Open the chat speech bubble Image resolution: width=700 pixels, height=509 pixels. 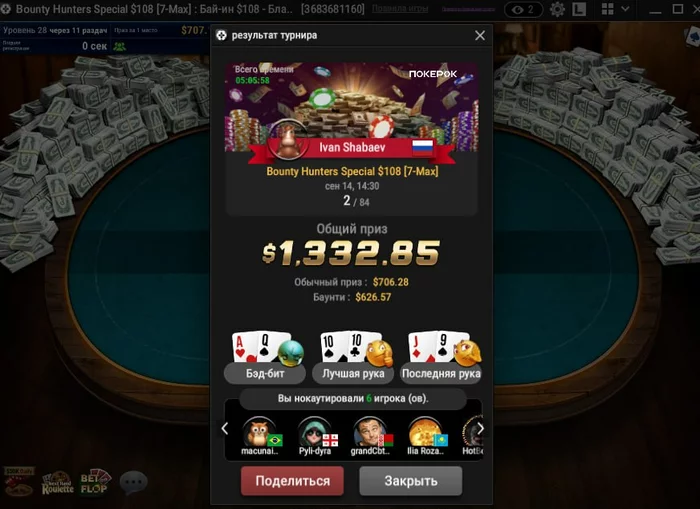(133, 483)
